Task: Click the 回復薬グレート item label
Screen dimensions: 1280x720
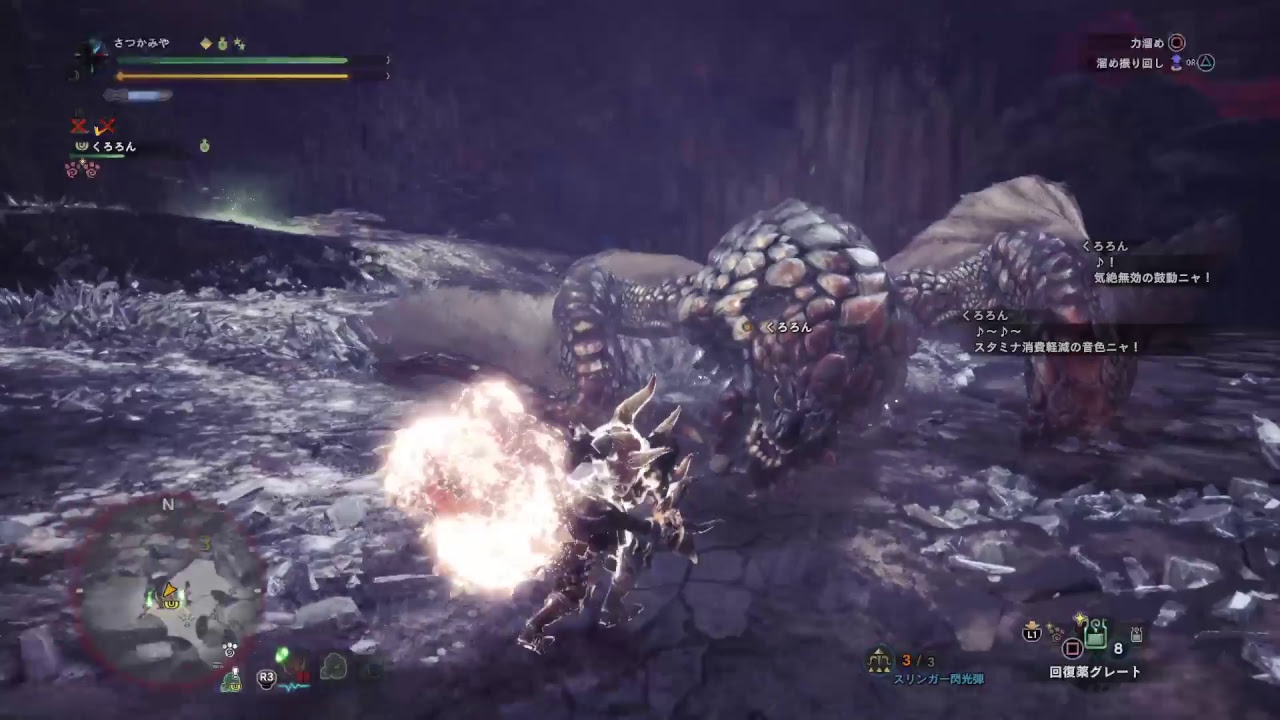Action: tap(1095, 672)
